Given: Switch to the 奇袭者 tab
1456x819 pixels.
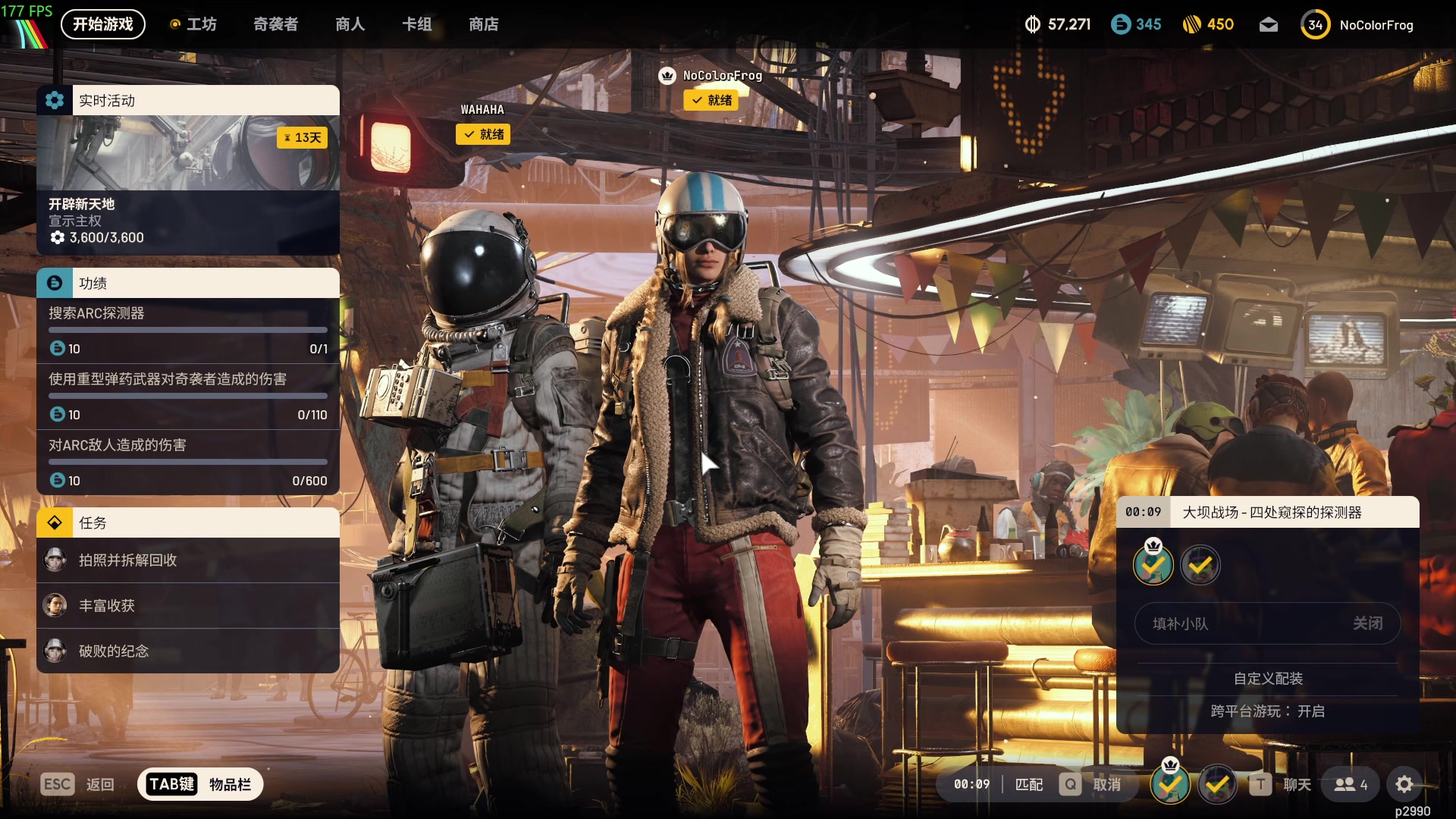Looking at the screenshot, I should pyautogui.click(x=275, y=24).
